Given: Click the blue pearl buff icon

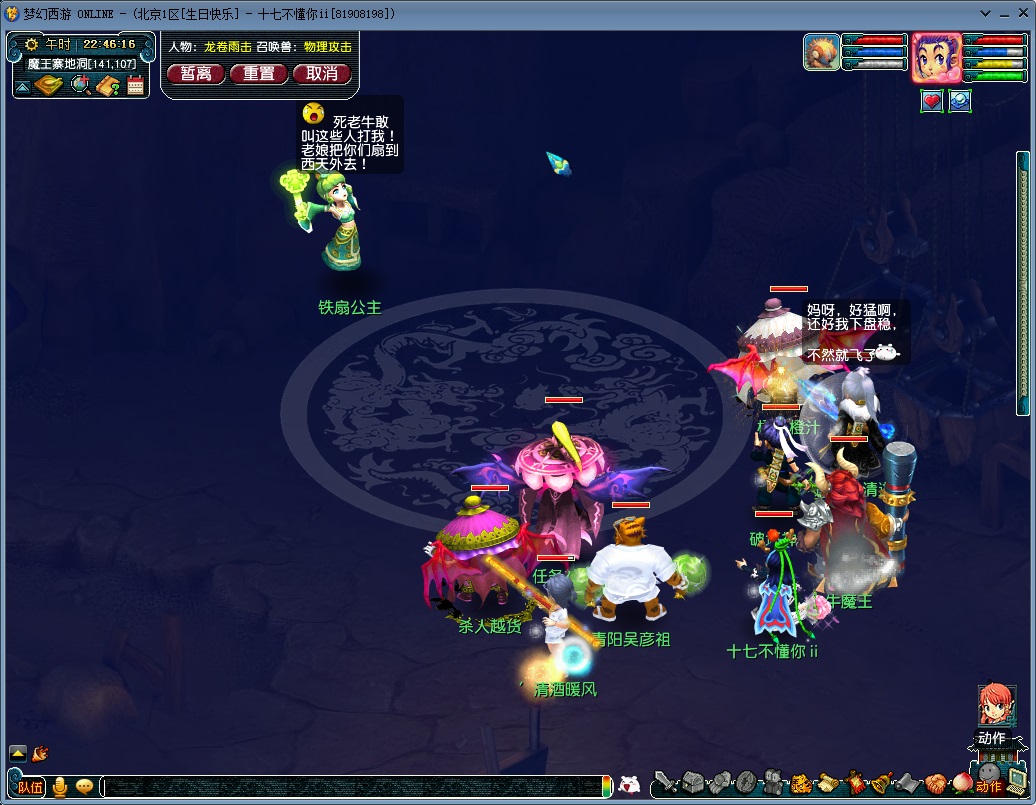Looking at the screenshot, I should pyautogui.click(x=960, y=101).
